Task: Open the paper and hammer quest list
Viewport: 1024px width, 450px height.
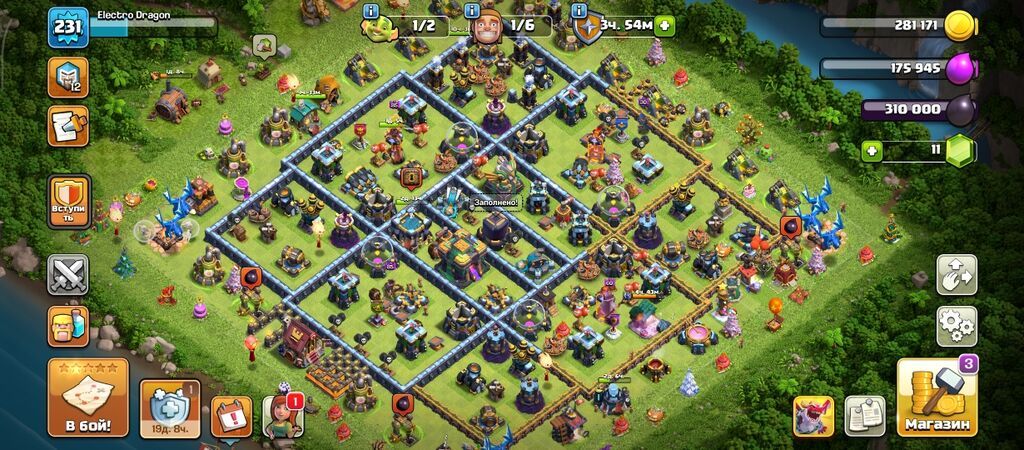Action: (x=68, y=127)
